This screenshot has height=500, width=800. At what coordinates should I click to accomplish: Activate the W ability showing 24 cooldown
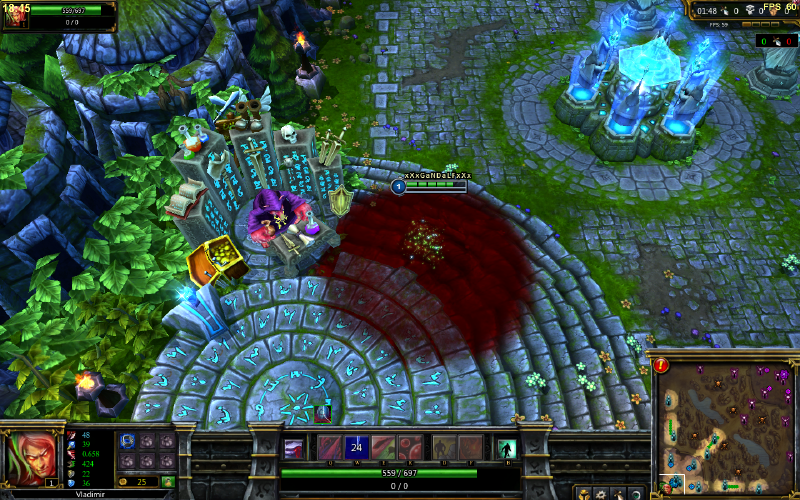[357, 448]
